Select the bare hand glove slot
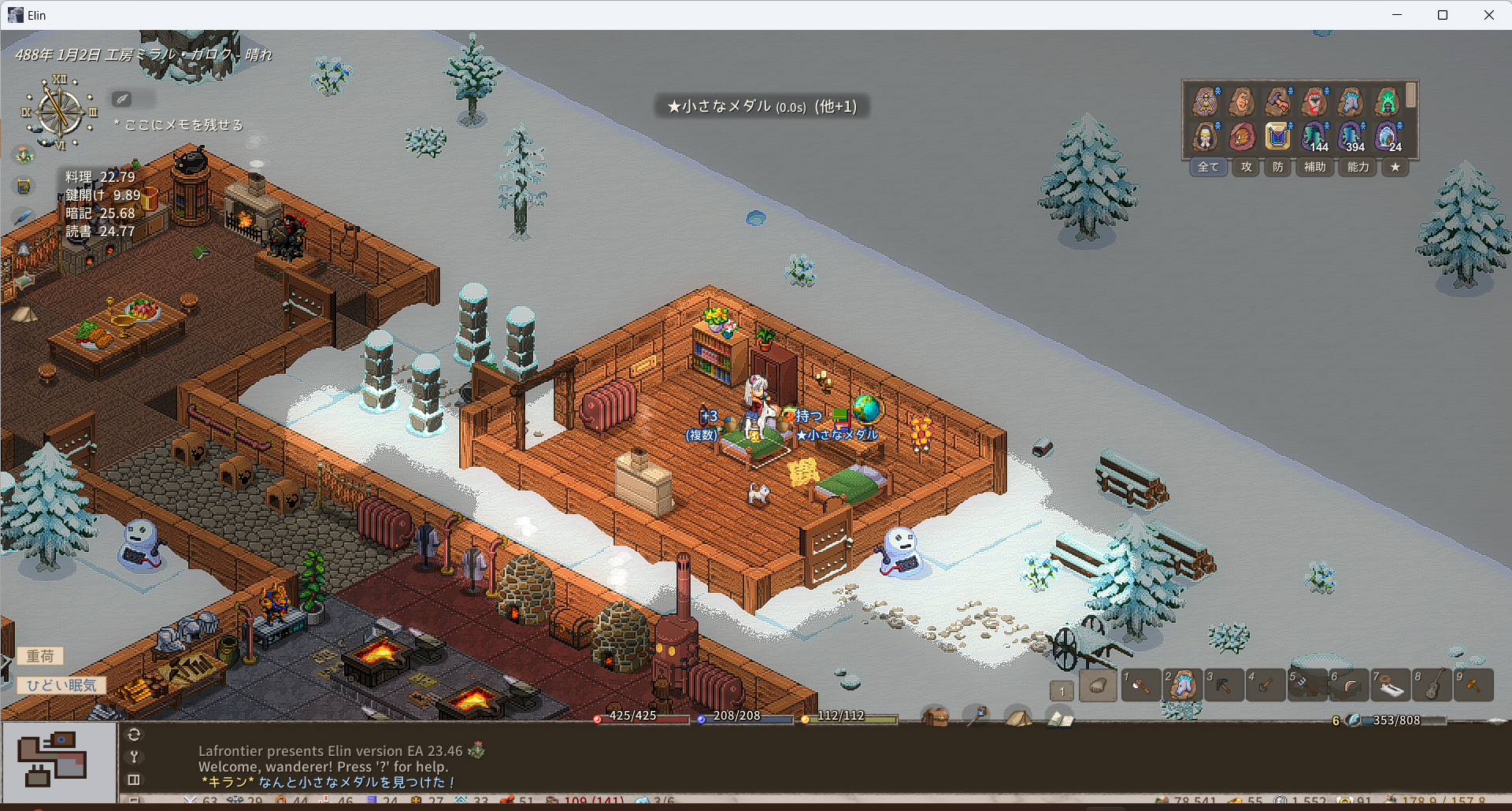The width and height of the screenshot is (1512, 811). coord(1098,686)
